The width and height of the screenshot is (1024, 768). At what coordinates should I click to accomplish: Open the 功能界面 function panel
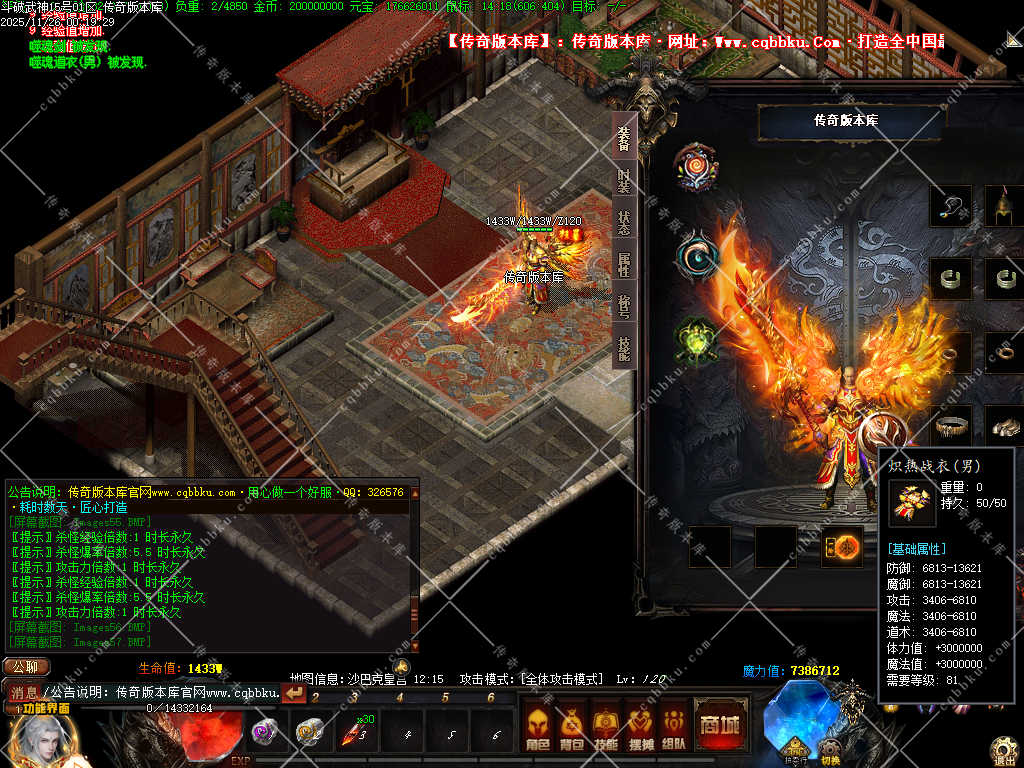(42, 708)
